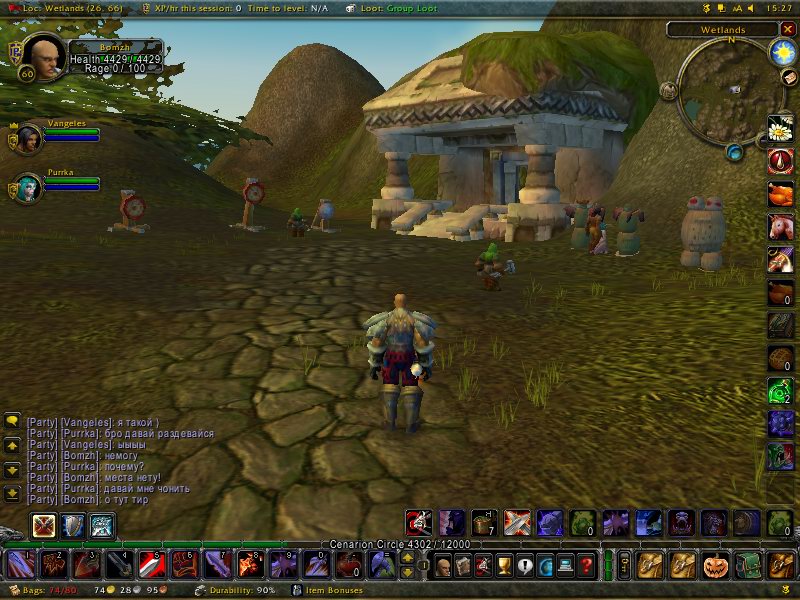Click the Cenarion Circle reputation bar
Image resolution: width=800 pixels, height=600 pixels.
pos(400,544)
